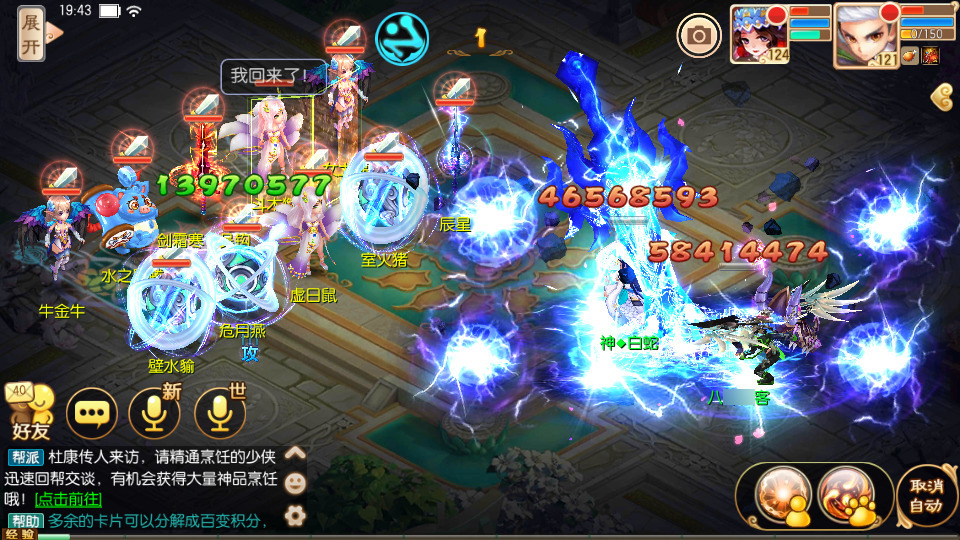Click the chicken drumstick buff icon
The width and height of the screenshot is (960, 540).
(x=909, y=56)
